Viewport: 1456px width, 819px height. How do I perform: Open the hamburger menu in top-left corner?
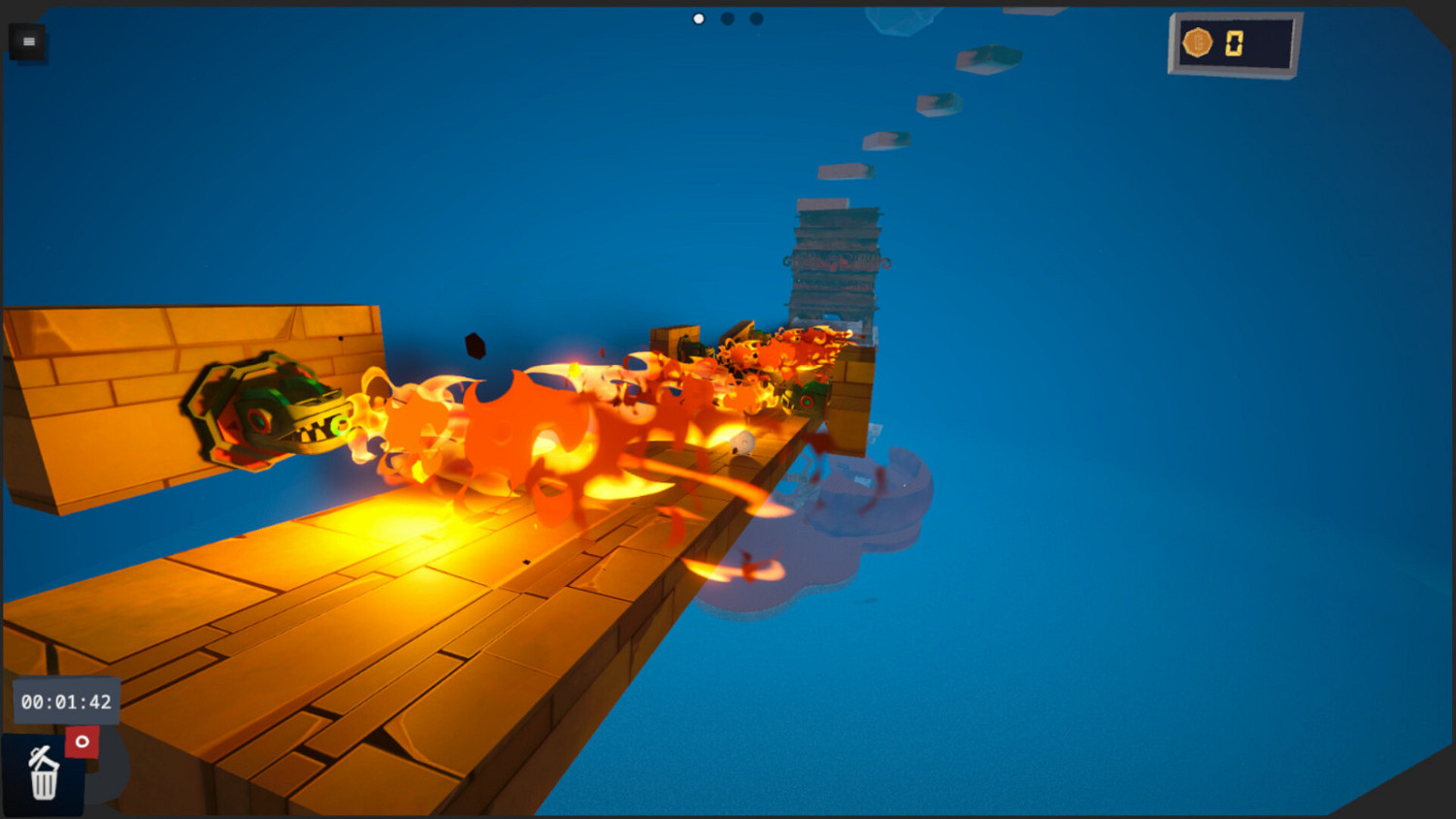click(x=28, y=42)
